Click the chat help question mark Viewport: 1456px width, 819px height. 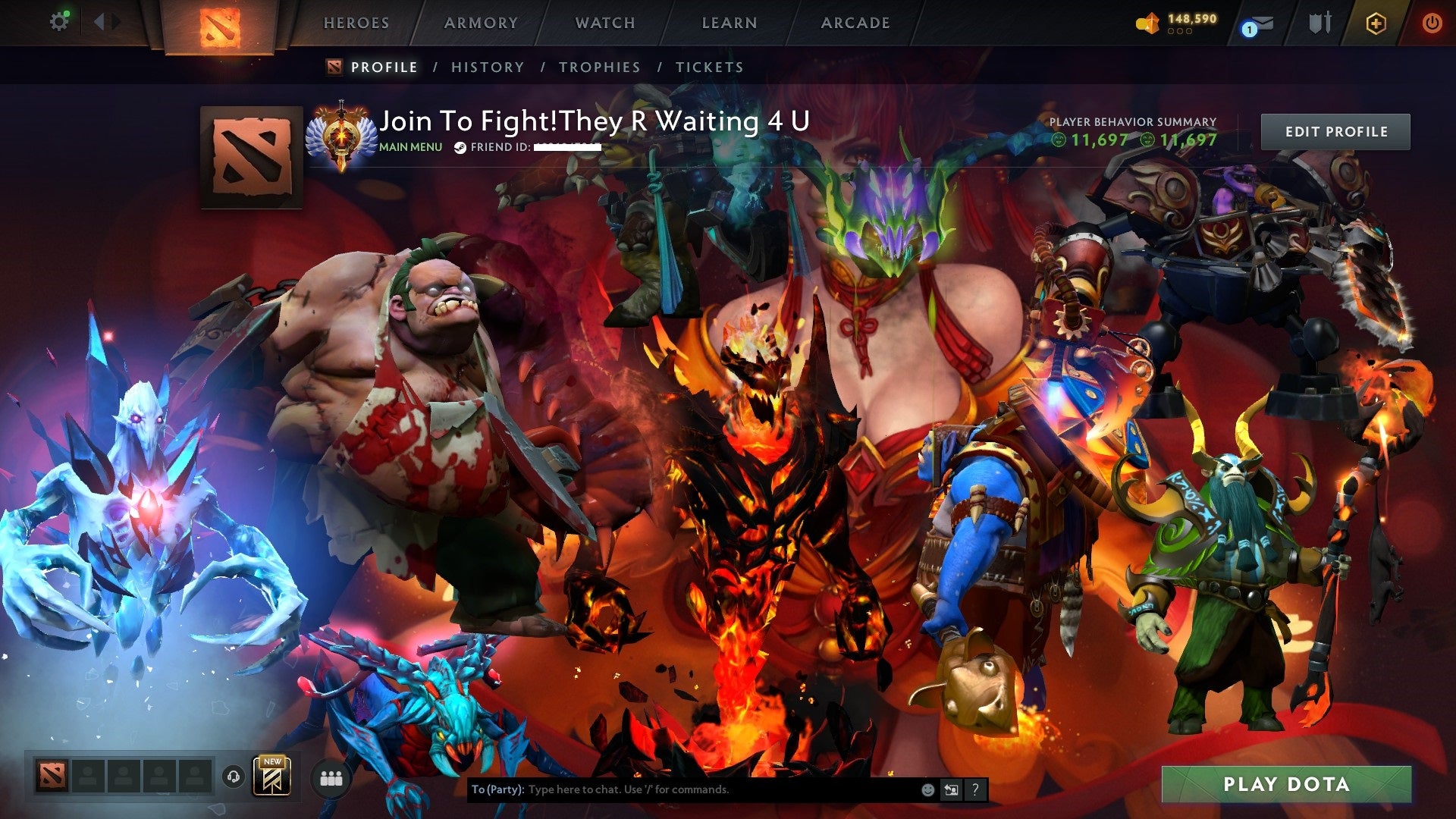tap(974, 789)
